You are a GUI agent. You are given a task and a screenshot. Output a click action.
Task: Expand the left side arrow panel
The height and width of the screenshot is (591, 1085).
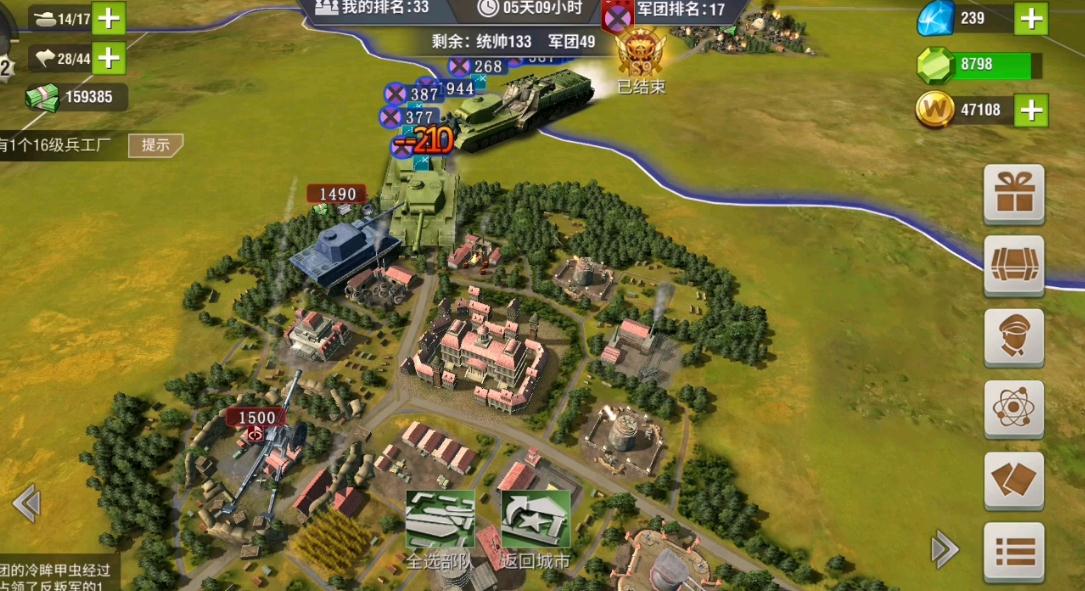26,503
